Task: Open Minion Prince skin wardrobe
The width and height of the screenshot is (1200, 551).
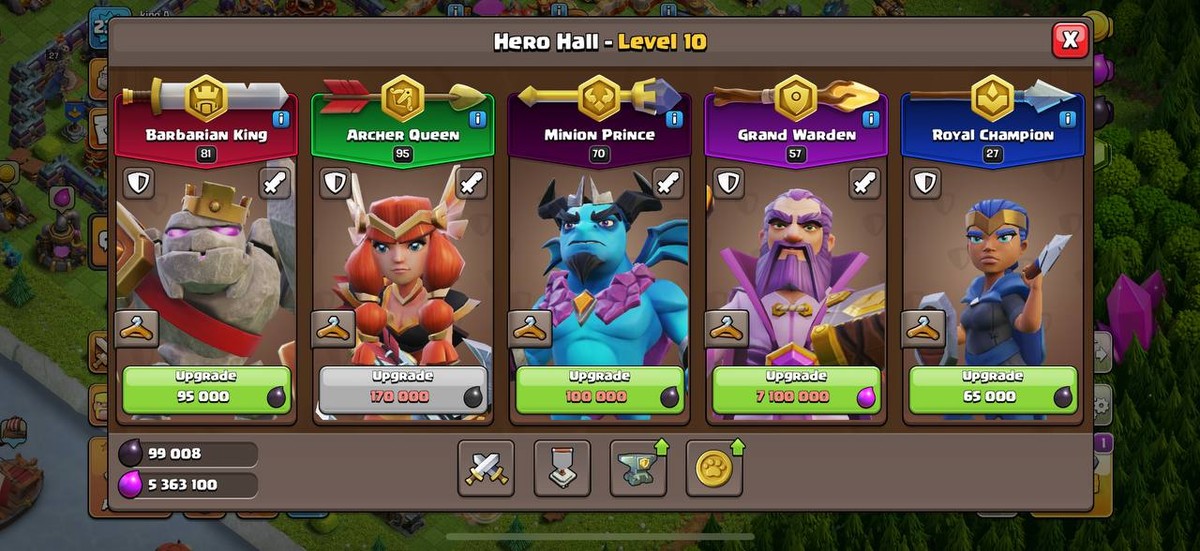Action: click(529, 328)
